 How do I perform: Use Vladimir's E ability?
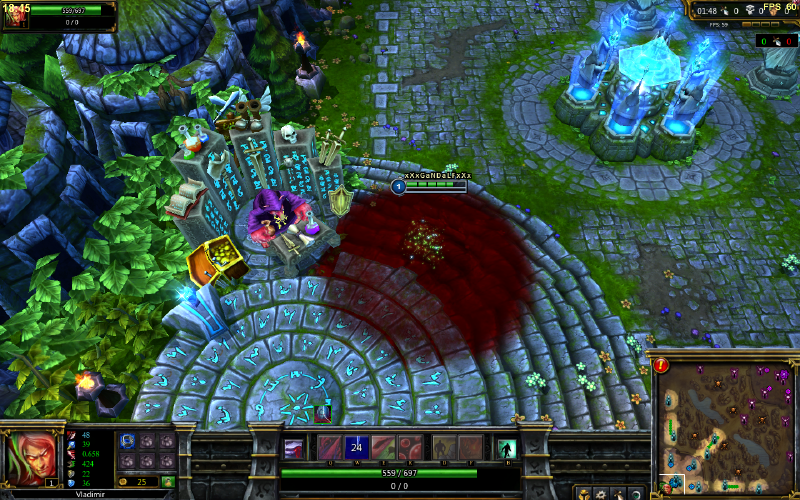click(383, 448)
